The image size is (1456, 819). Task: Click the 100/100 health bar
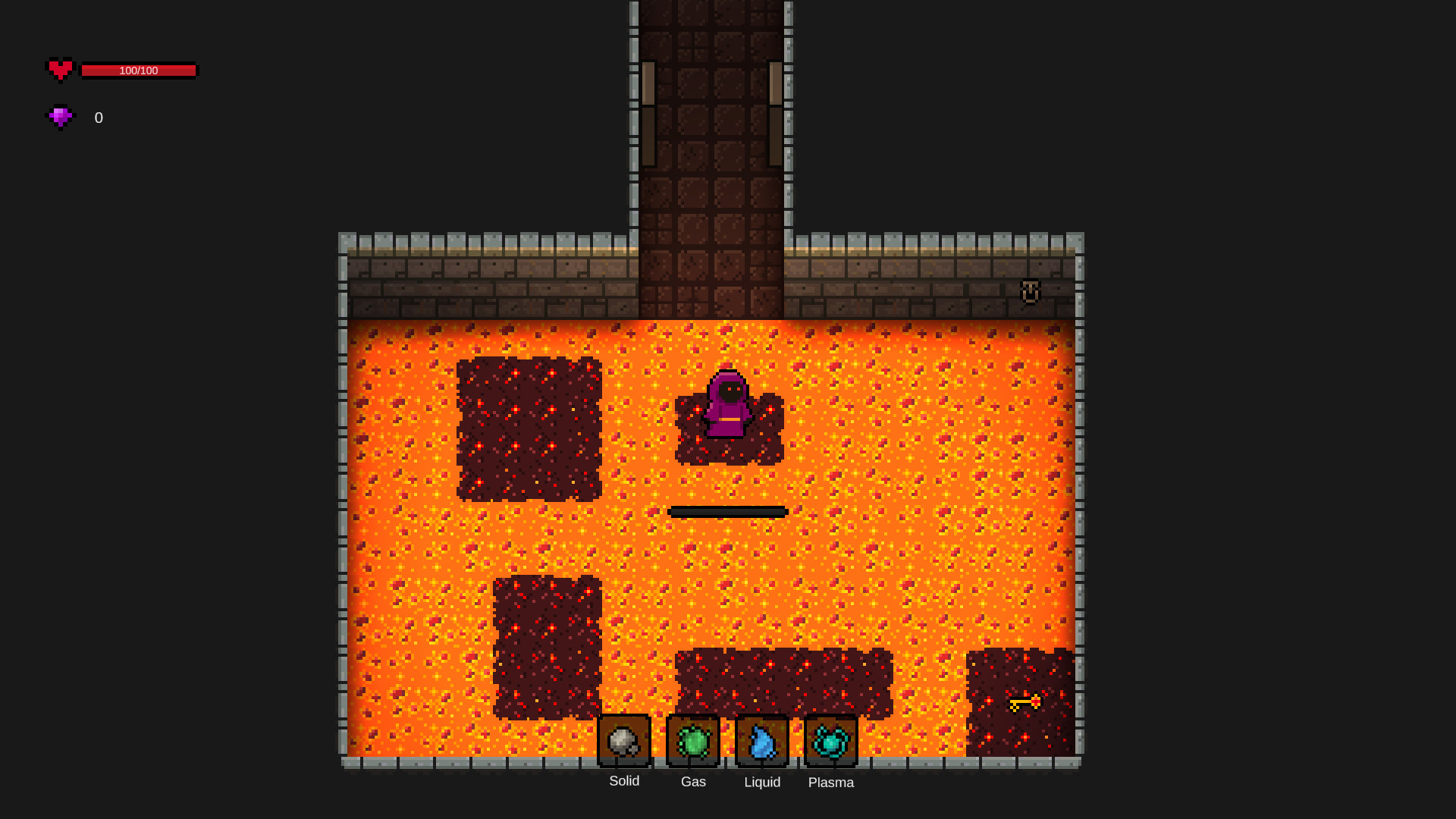click(139, 71)
